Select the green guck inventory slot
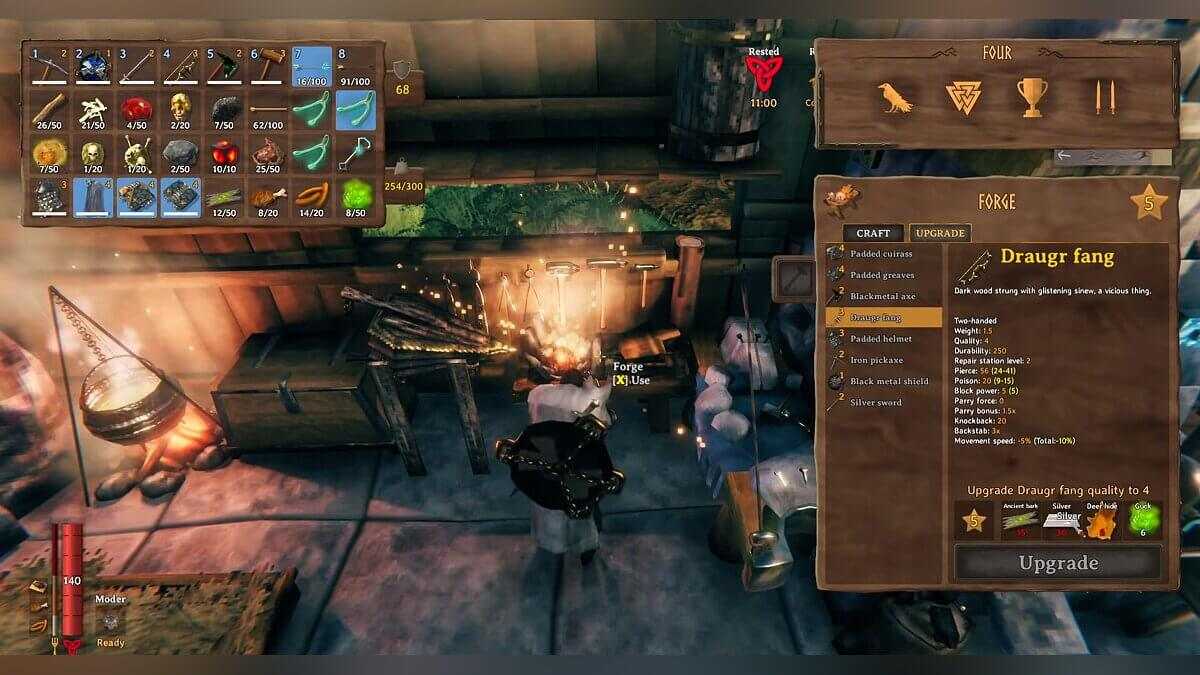The width and height of the screenshot is (1200, 675). pos(356,196)
